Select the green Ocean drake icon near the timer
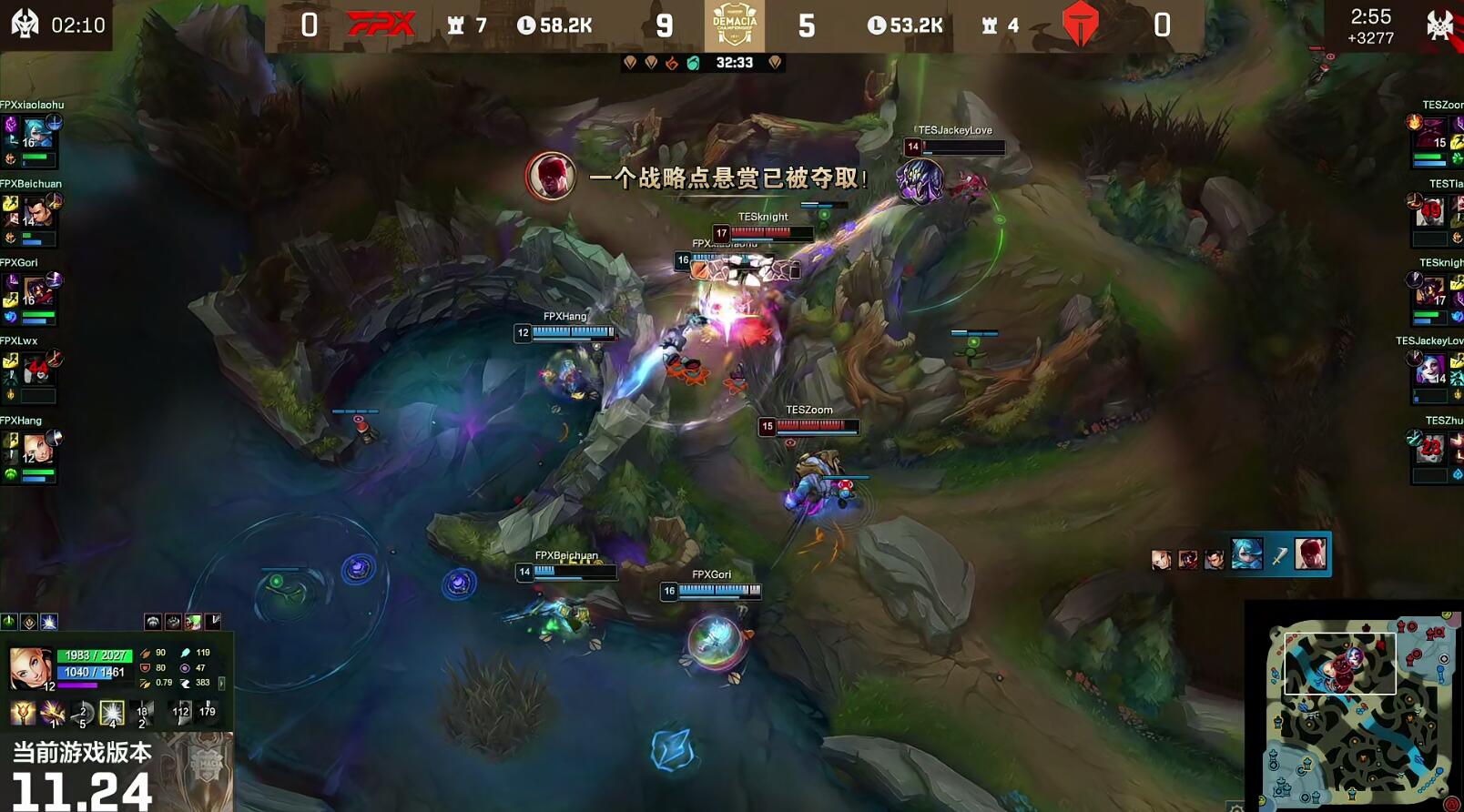 695,63
